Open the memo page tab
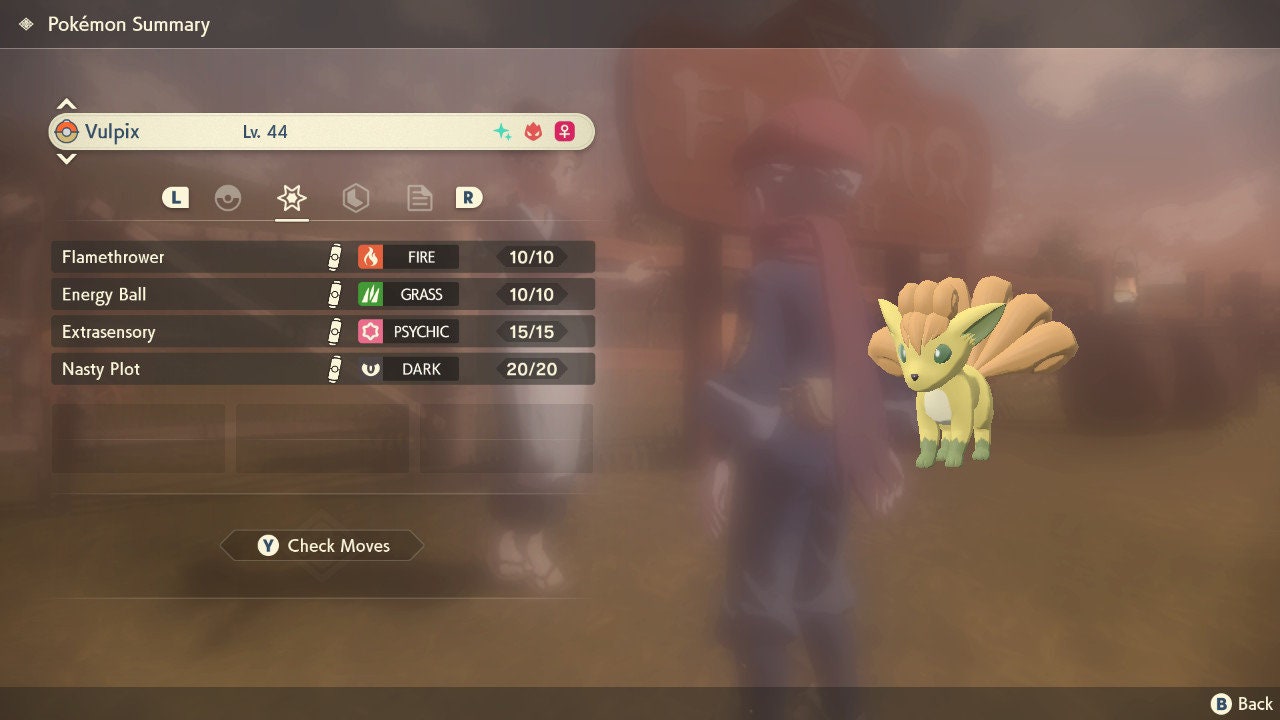The image size is (1280, 720). pos(419,198)
